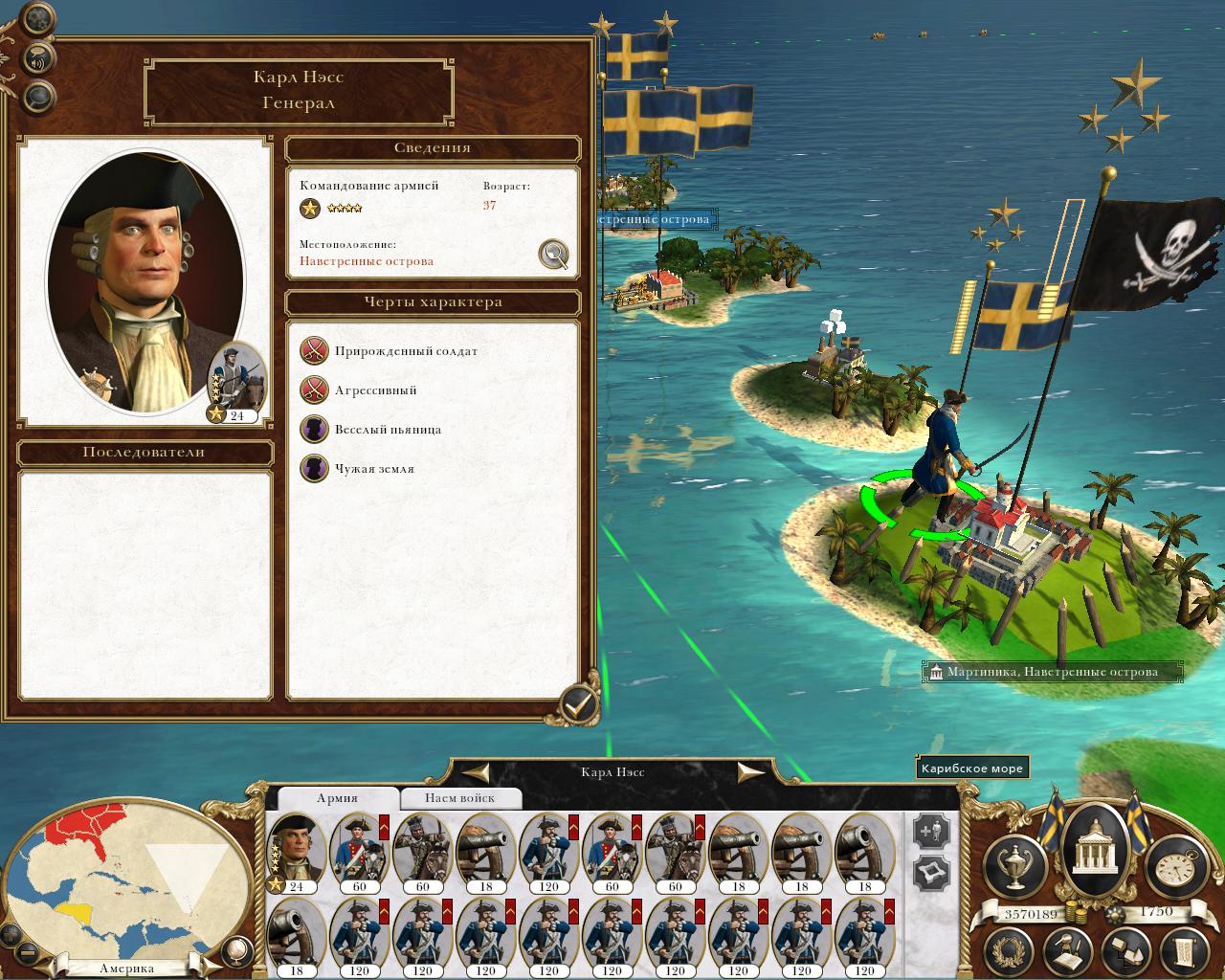Switch to the "Наем войск" tab
Viewport: 1225px width, 980px height.
(460, 798)
